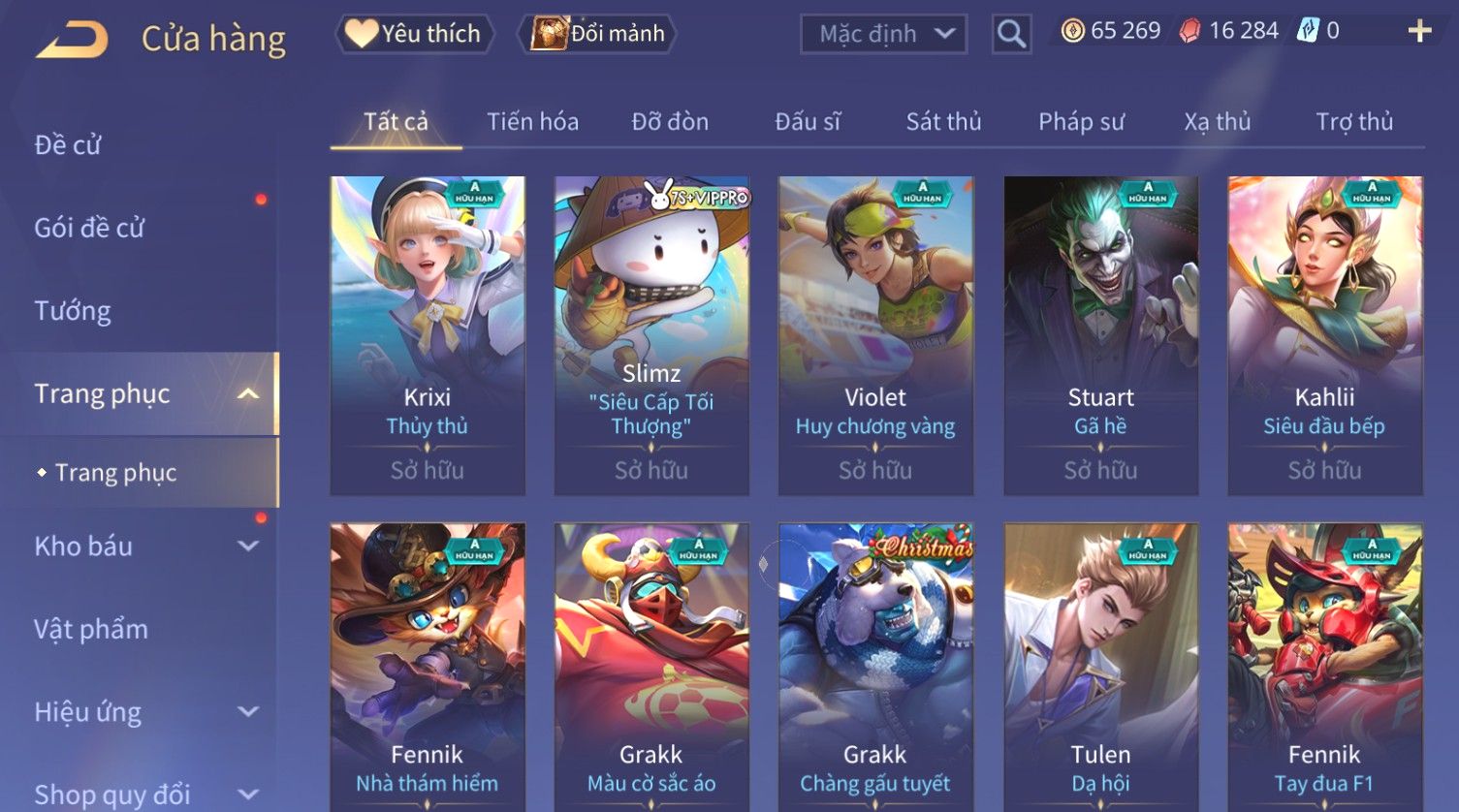Open the Đổi mảnh exchange
The image size is (1459, 812).
point(599,34)
